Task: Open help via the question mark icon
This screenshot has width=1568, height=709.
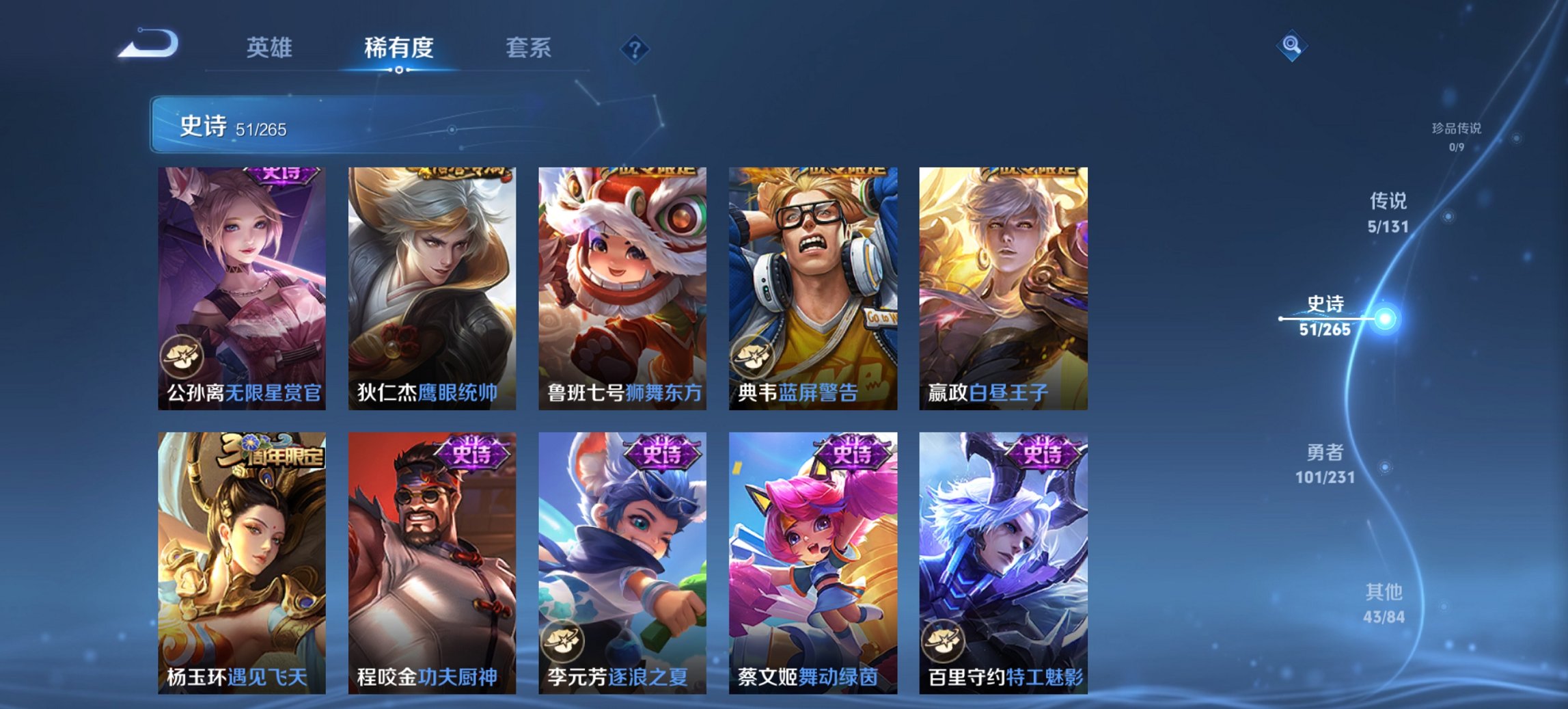Action: click(x=634, y=48)
